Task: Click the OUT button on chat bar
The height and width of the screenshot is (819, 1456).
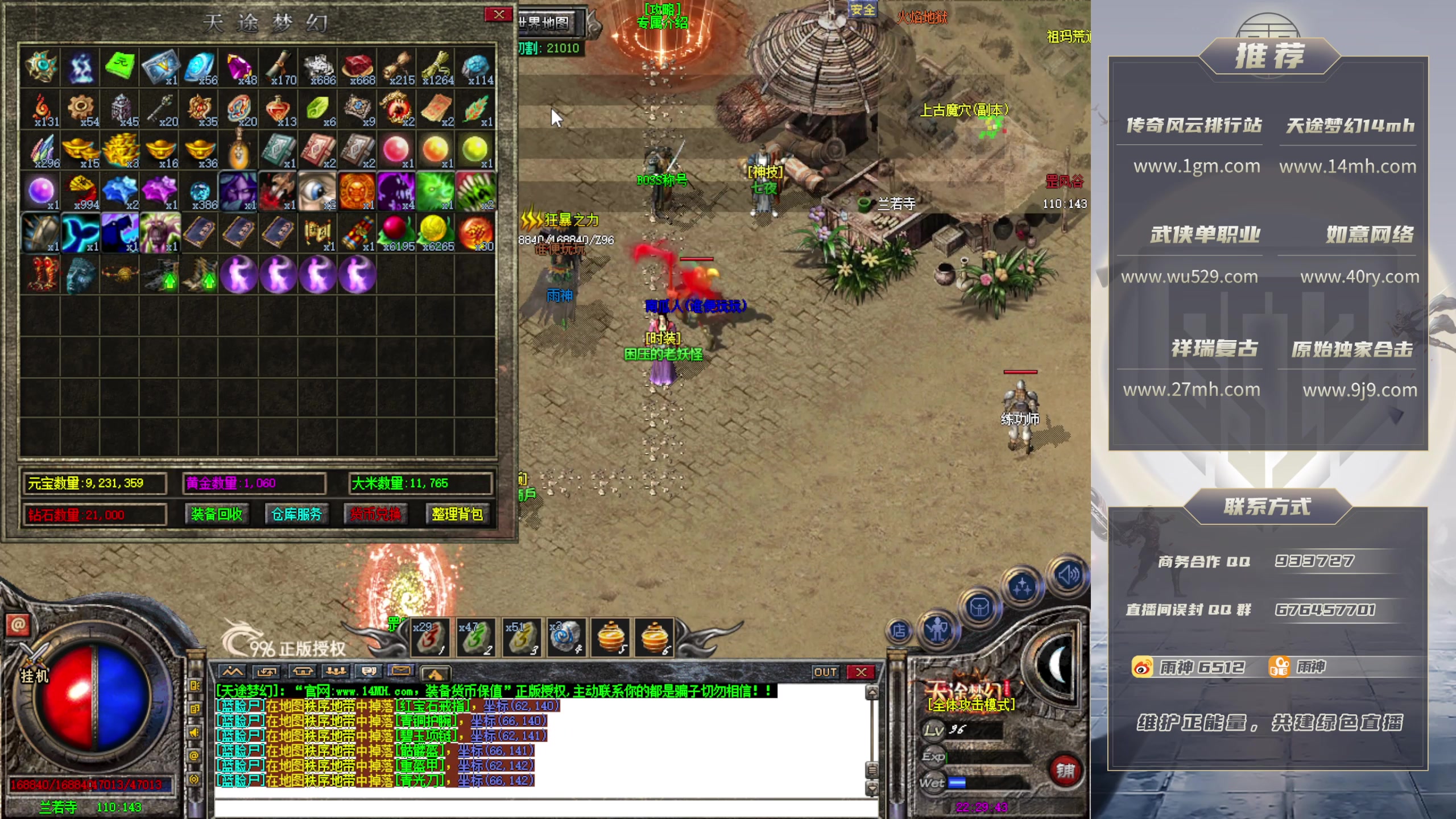Action: click(825, 672)
